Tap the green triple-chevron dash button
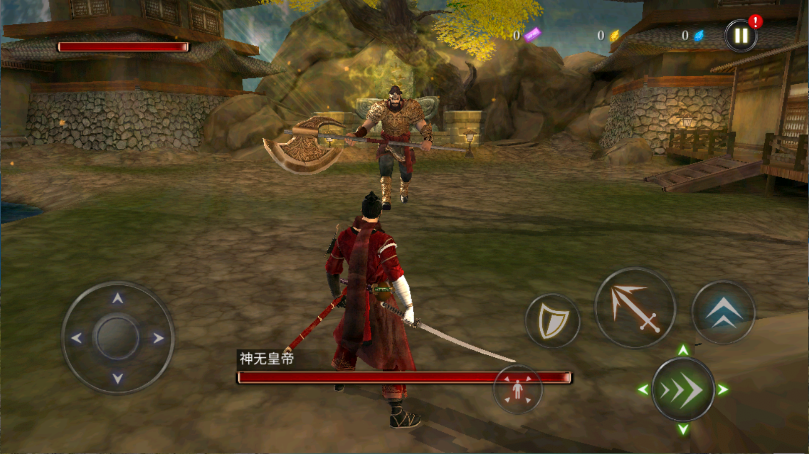 click(683, 389)
